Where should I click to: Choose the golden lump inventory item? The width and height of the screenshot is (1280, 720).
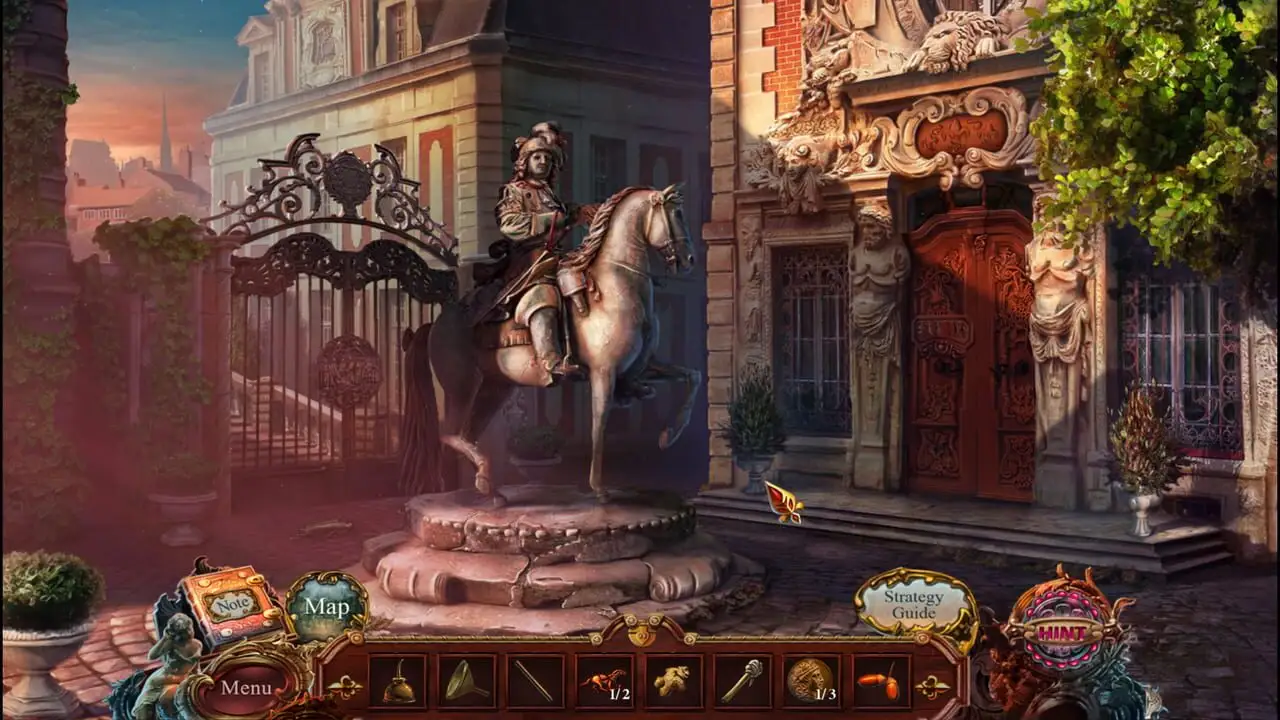tap(673, 682)
